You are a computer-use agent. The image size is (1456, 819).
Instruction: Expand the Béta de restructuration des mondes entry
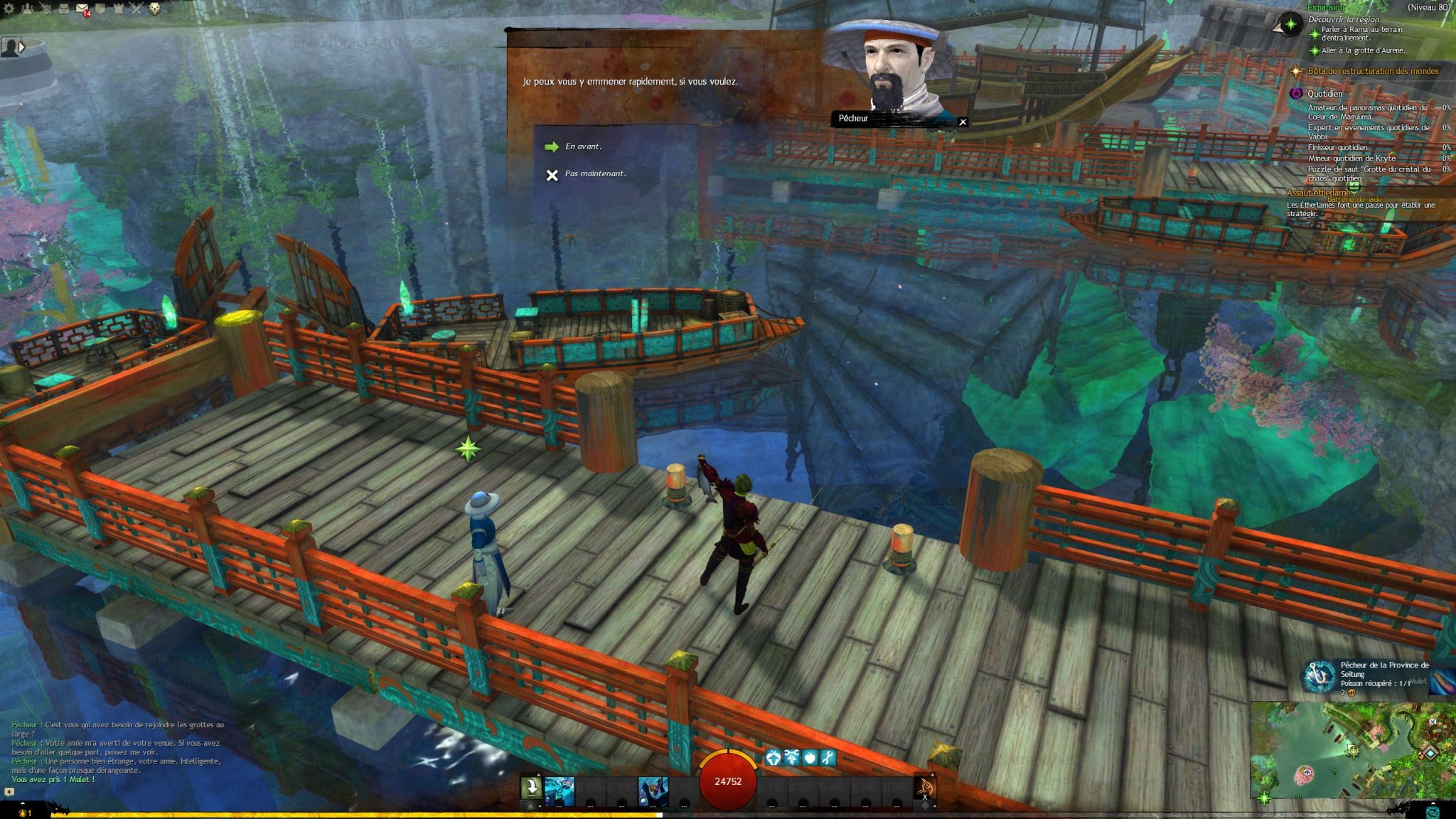(x=1372, y=71)
